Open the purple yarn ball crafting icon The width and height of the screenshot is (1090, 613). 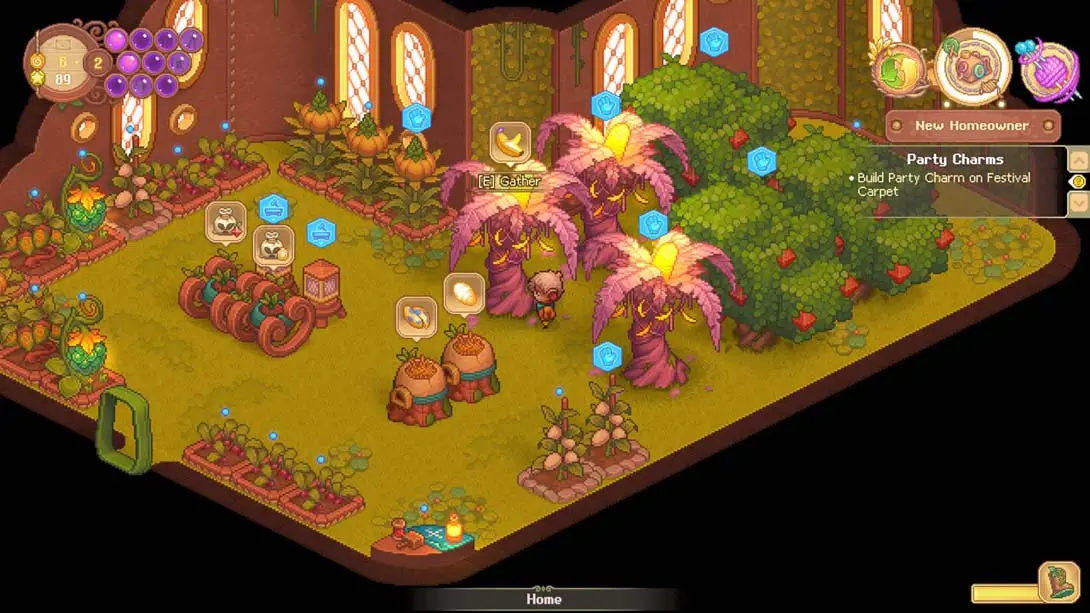(1046, 69)
